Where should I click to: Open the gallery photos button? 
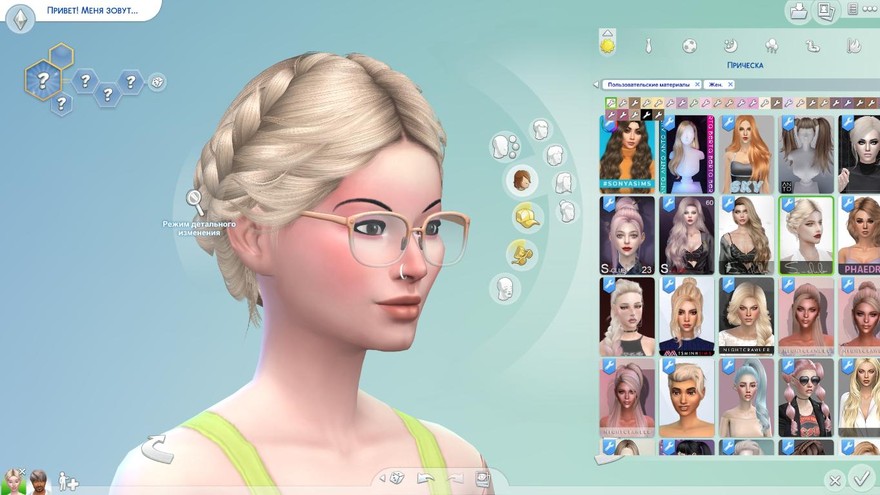coord(826,12)
